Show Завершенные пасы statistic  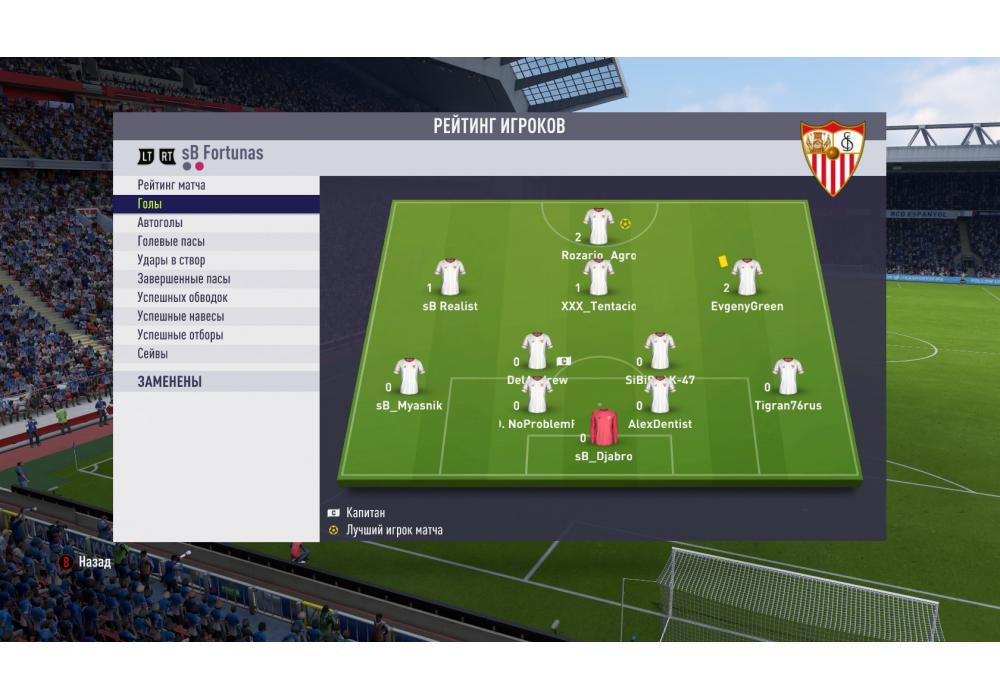pos(184,279)
